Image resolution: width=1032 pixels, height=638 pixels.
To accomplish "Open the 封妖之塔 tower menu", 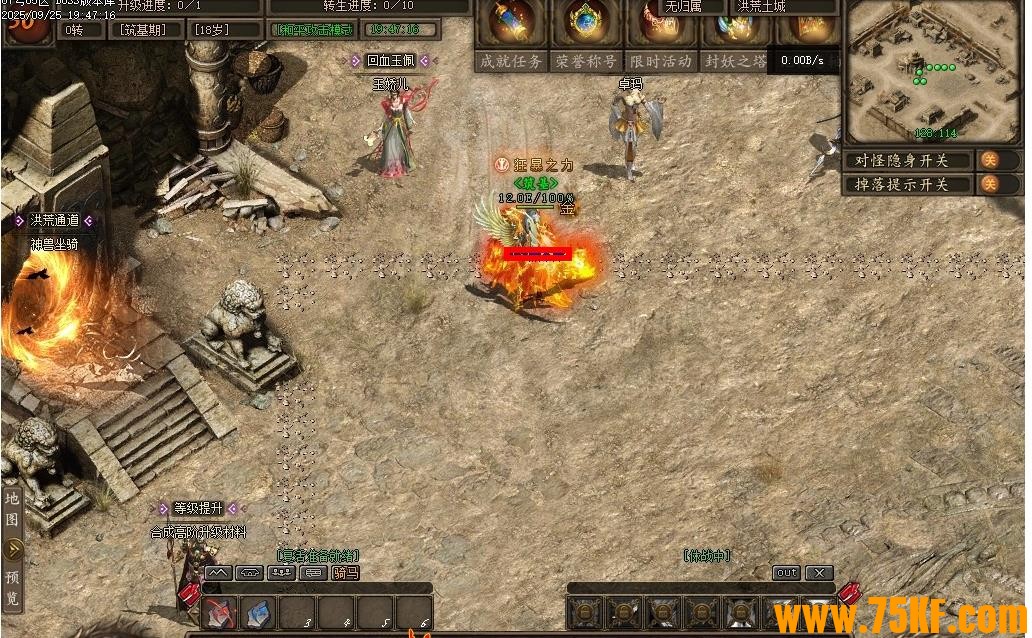I will click(x=735, y=61).
